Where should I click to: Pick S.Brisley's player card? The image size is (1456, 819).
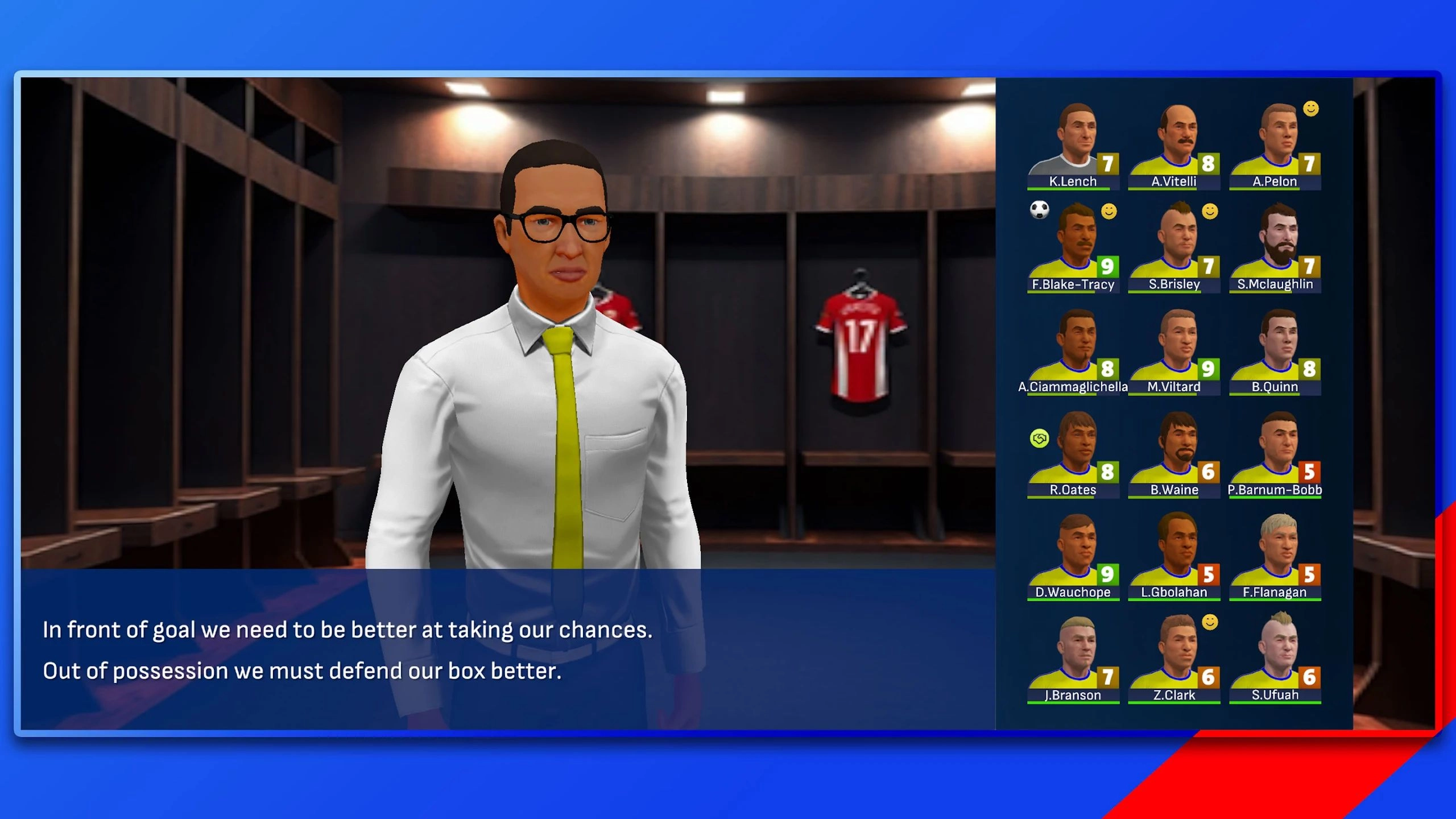coord(1174,249)
